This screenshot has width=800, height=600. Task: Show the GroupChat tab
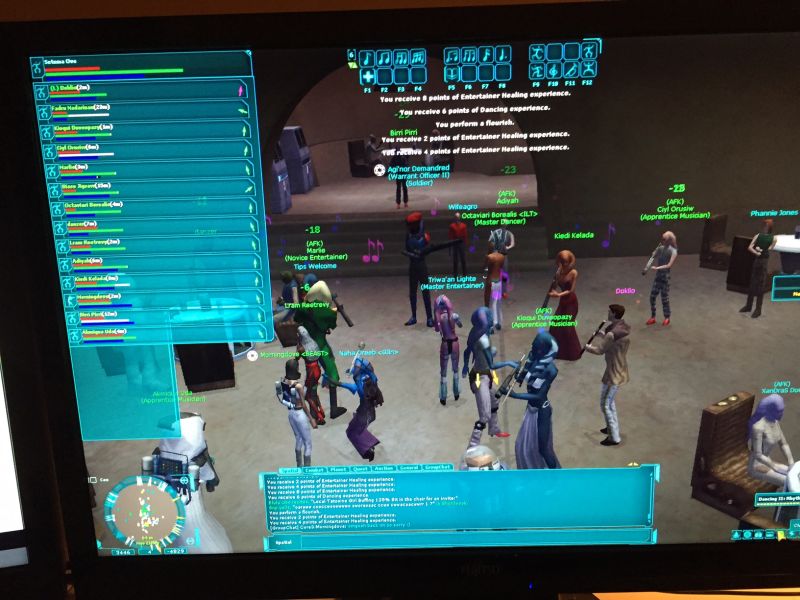click(x=439, y=468)
